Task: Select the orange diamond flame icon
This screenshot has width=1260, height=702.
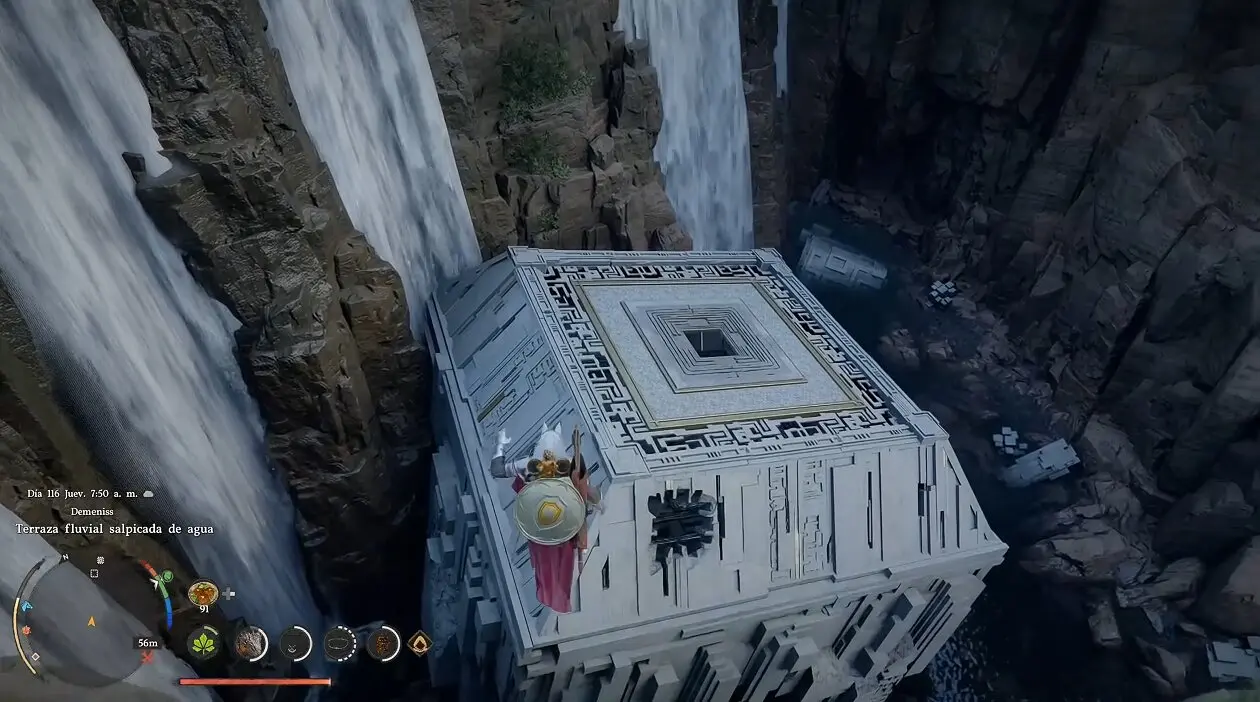Action: (x=420, y=643)
